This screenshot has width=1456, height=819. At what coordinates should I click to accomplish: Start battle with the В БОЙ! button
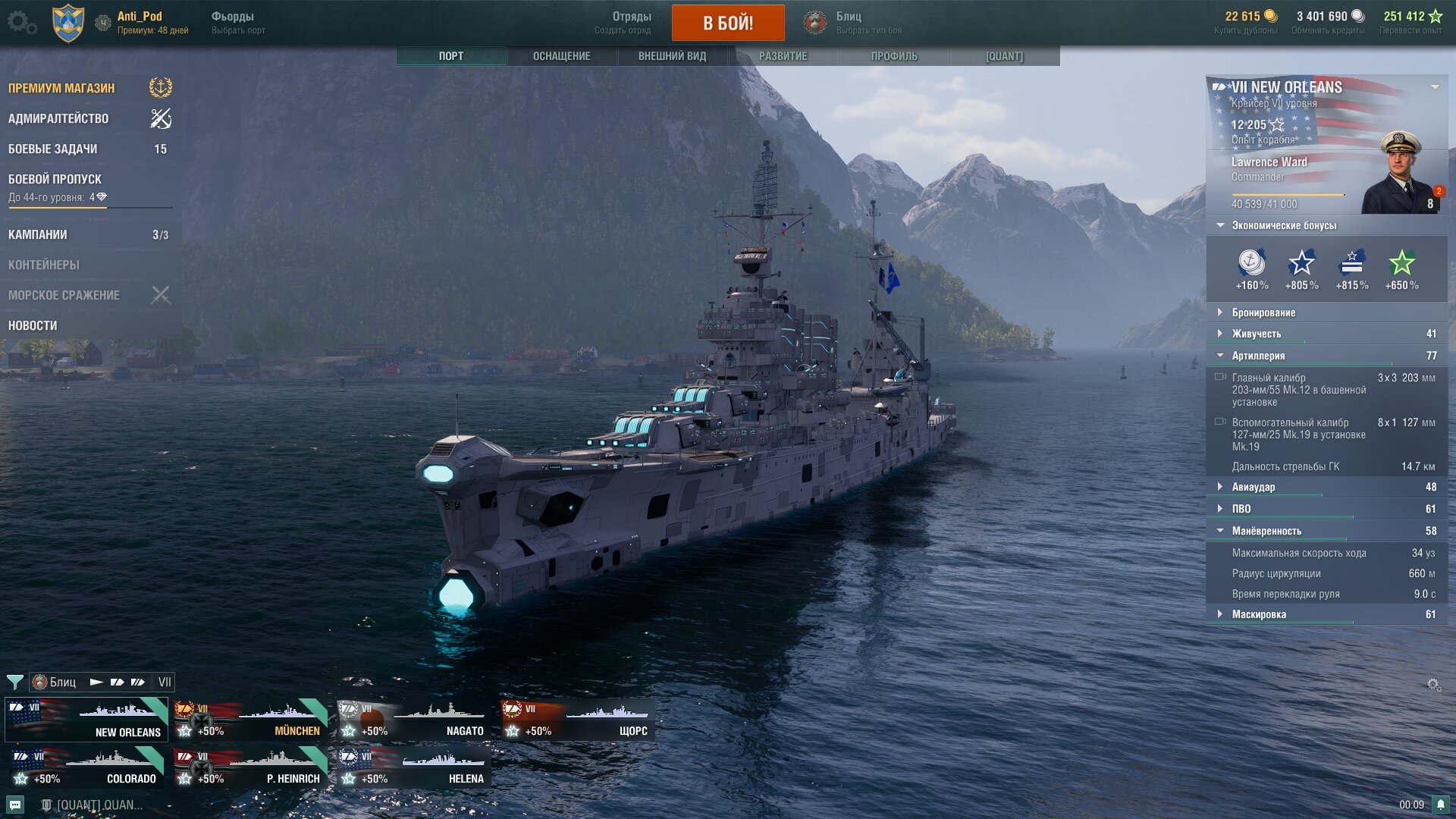[727, 23]
